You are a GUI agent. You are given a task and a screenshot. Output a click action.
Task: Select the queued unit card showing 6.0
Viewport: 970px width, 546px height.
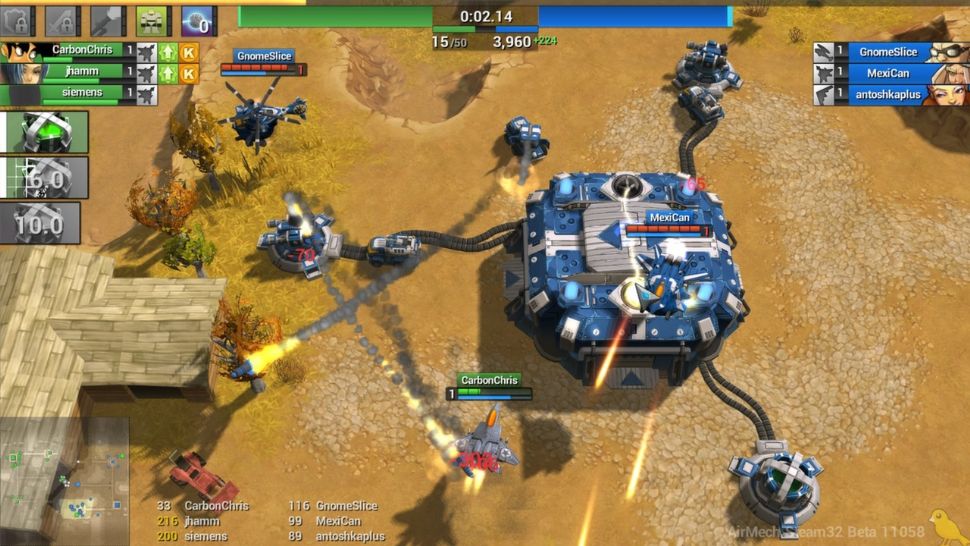click(x=44, y=177)
